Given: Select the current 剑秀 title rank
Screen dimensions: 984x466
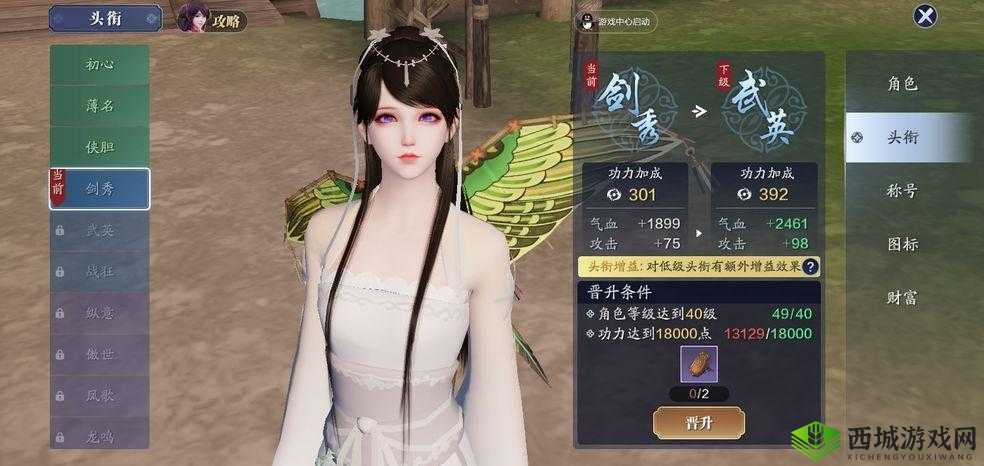Looking at the screenshot, I should click(x=100, y=189).
